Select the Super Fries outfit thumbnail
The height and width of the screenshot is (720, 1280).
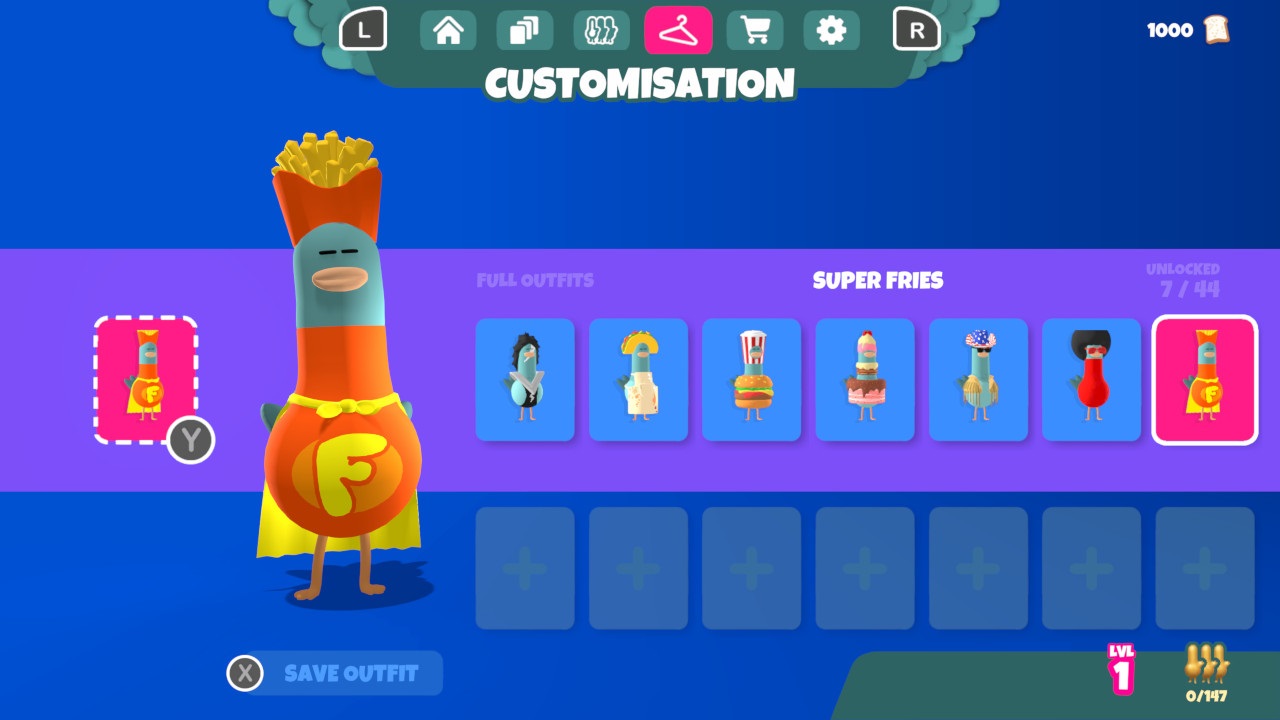[x=1204, y=380]
